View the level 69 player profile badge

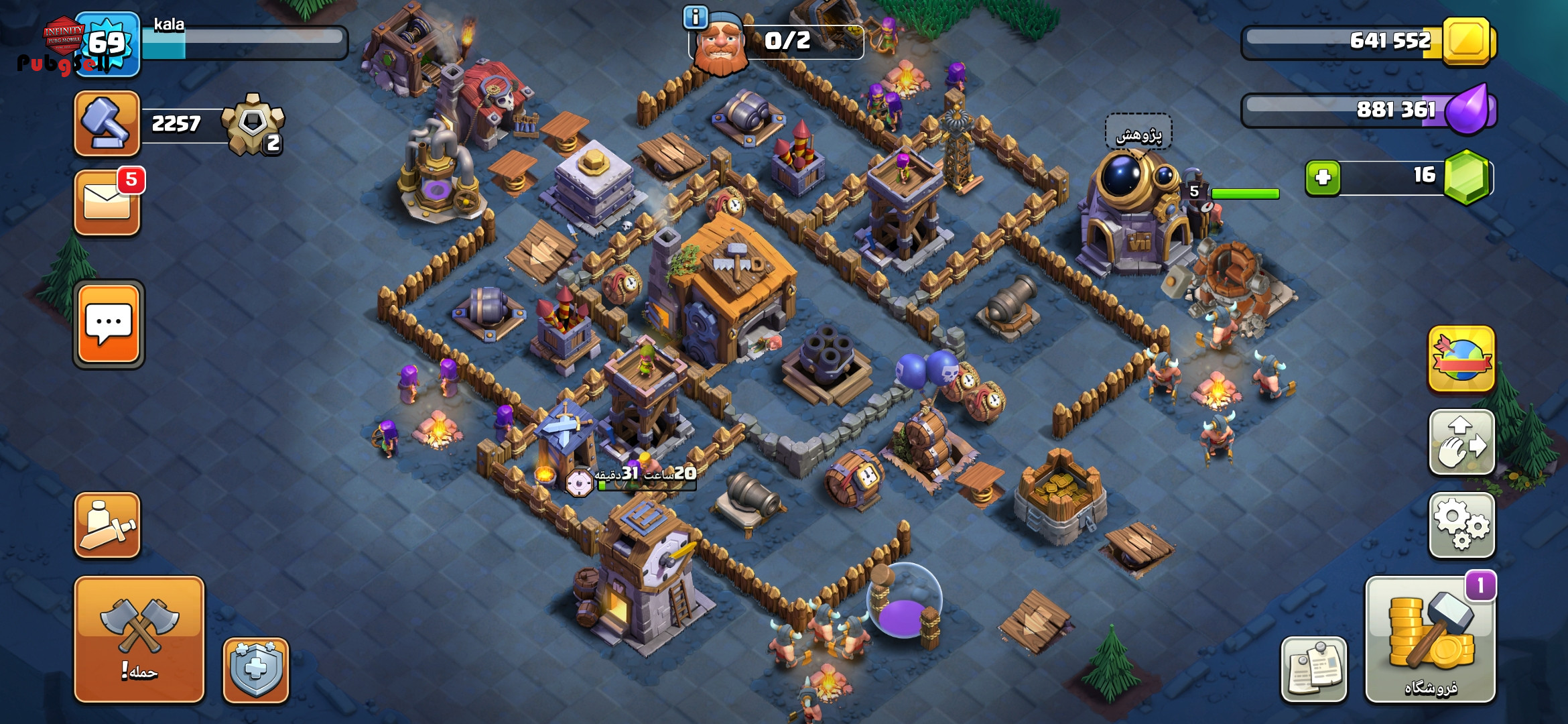(x=107, y=44)
